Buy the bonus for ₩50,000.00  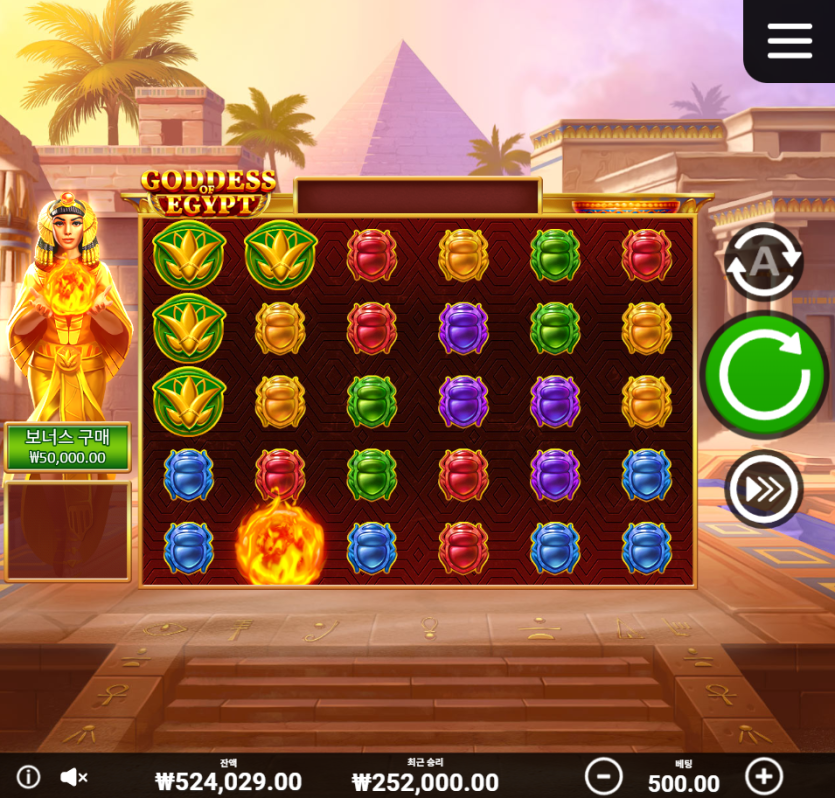click(x=68, y=447)
